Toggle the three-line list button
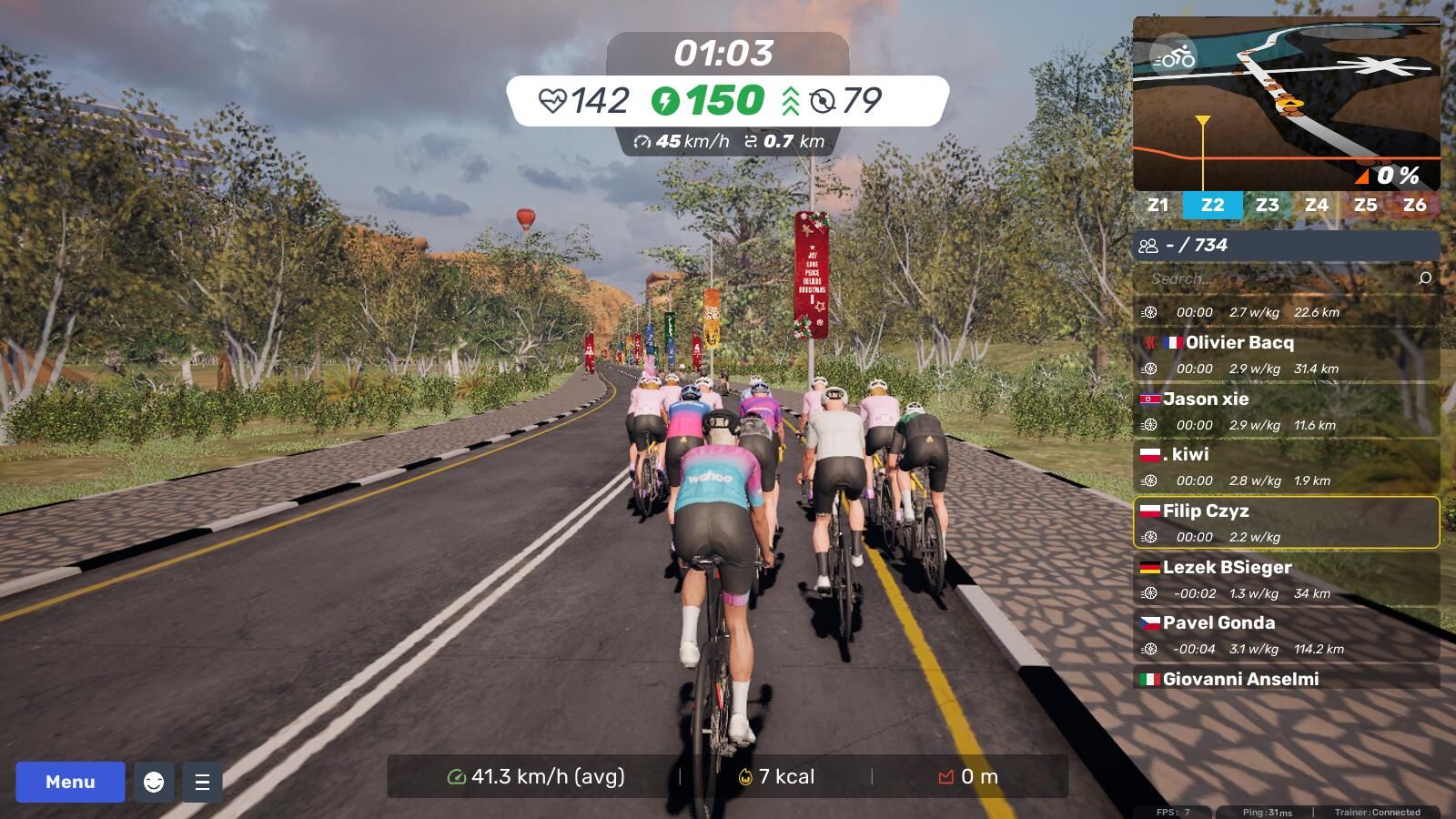Viewport: 1456px width, 819px height. 202,782
